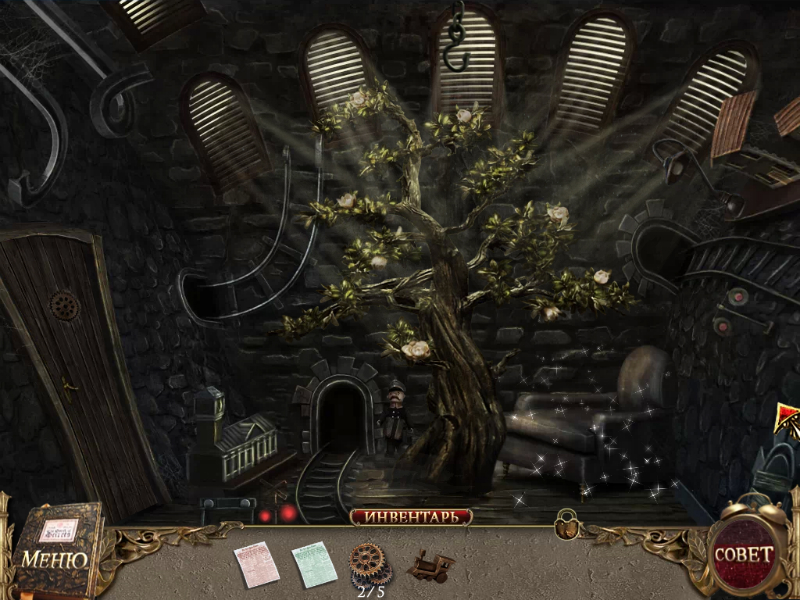Toggle the Инвентарь panel label
This screenshot has height=600, width=800.
(411, 517)
